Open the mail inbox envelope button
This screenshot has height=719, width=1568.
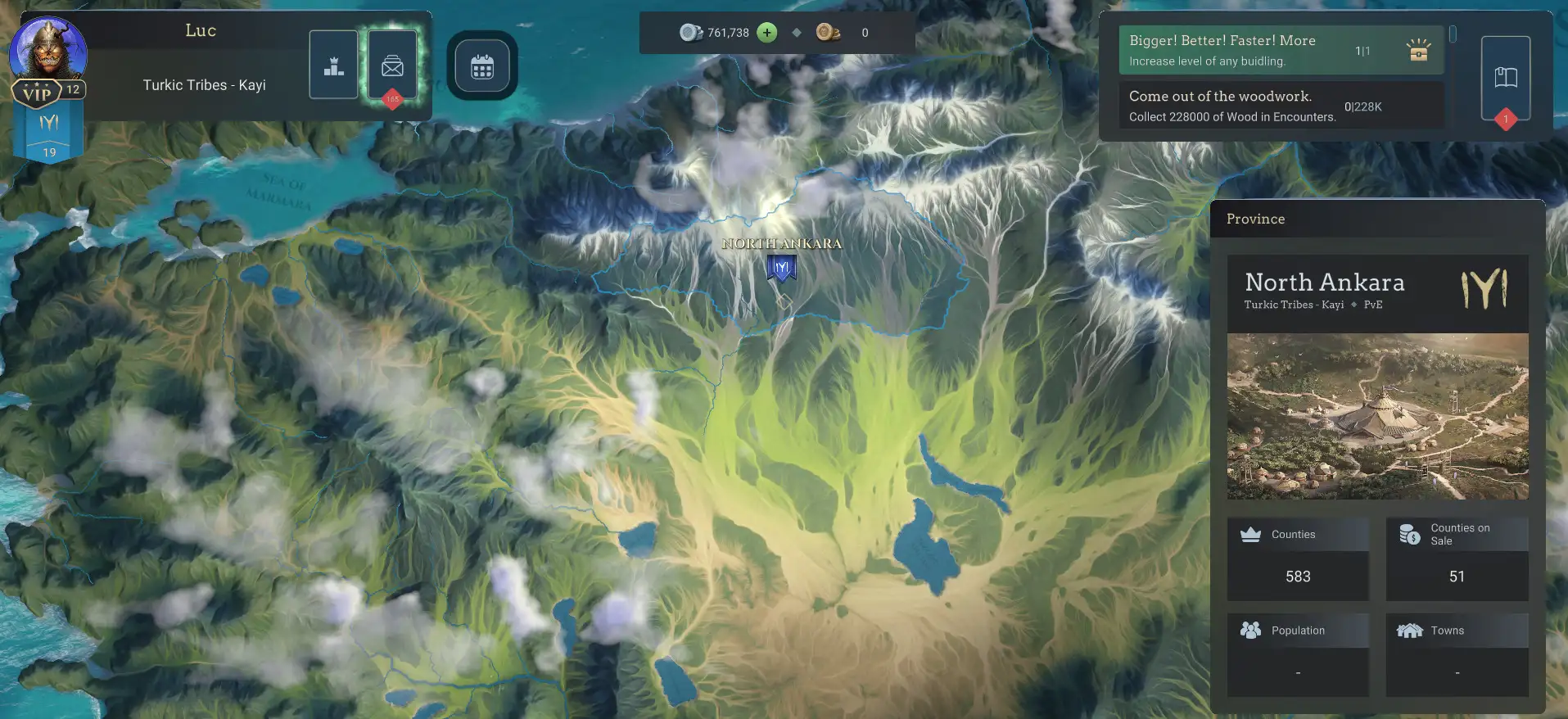pyautogui.click(x=392, y=65)
